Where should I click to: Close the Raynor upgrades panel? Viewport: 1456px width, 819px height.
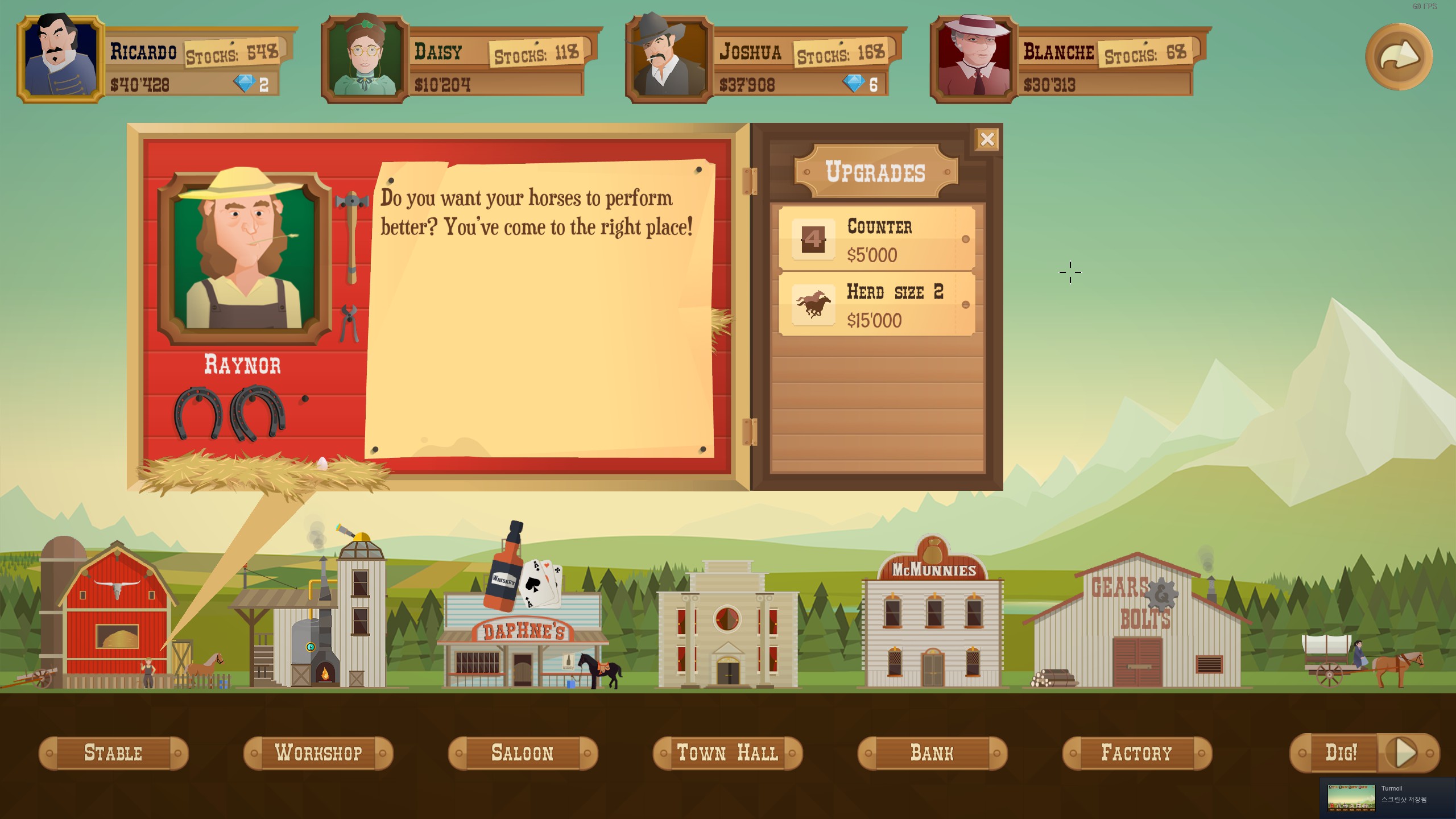click(x=987, y=139)
